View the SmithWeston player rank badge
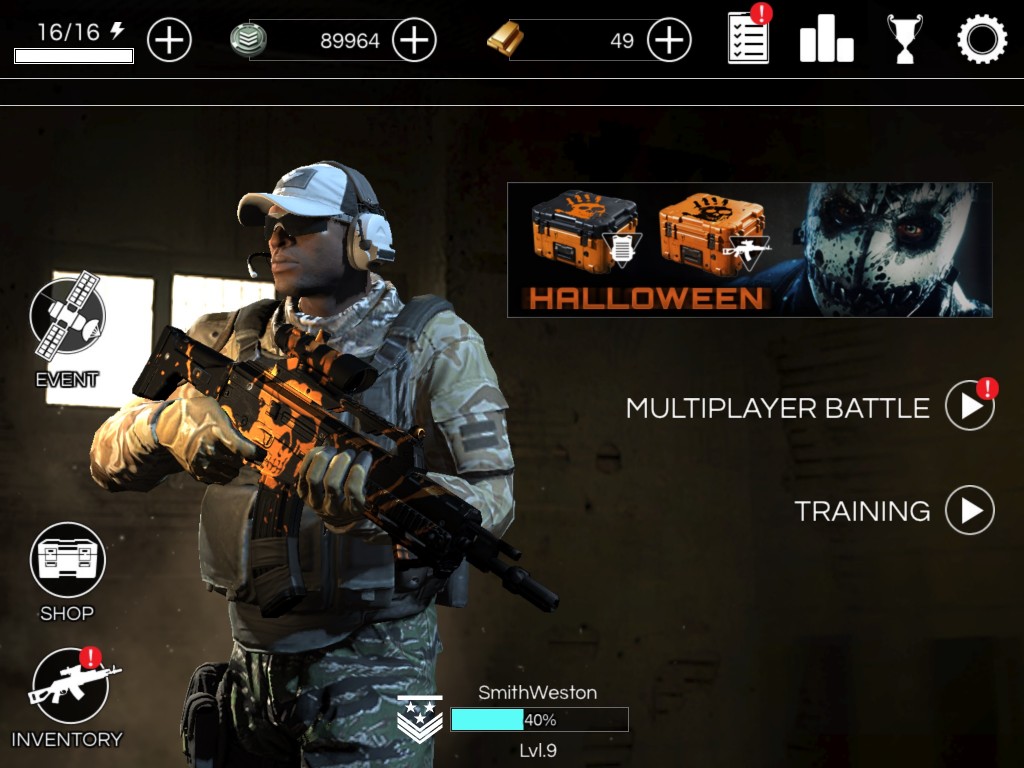The height and width of the screenshot is (768, 1024). [x=419, y=719]
